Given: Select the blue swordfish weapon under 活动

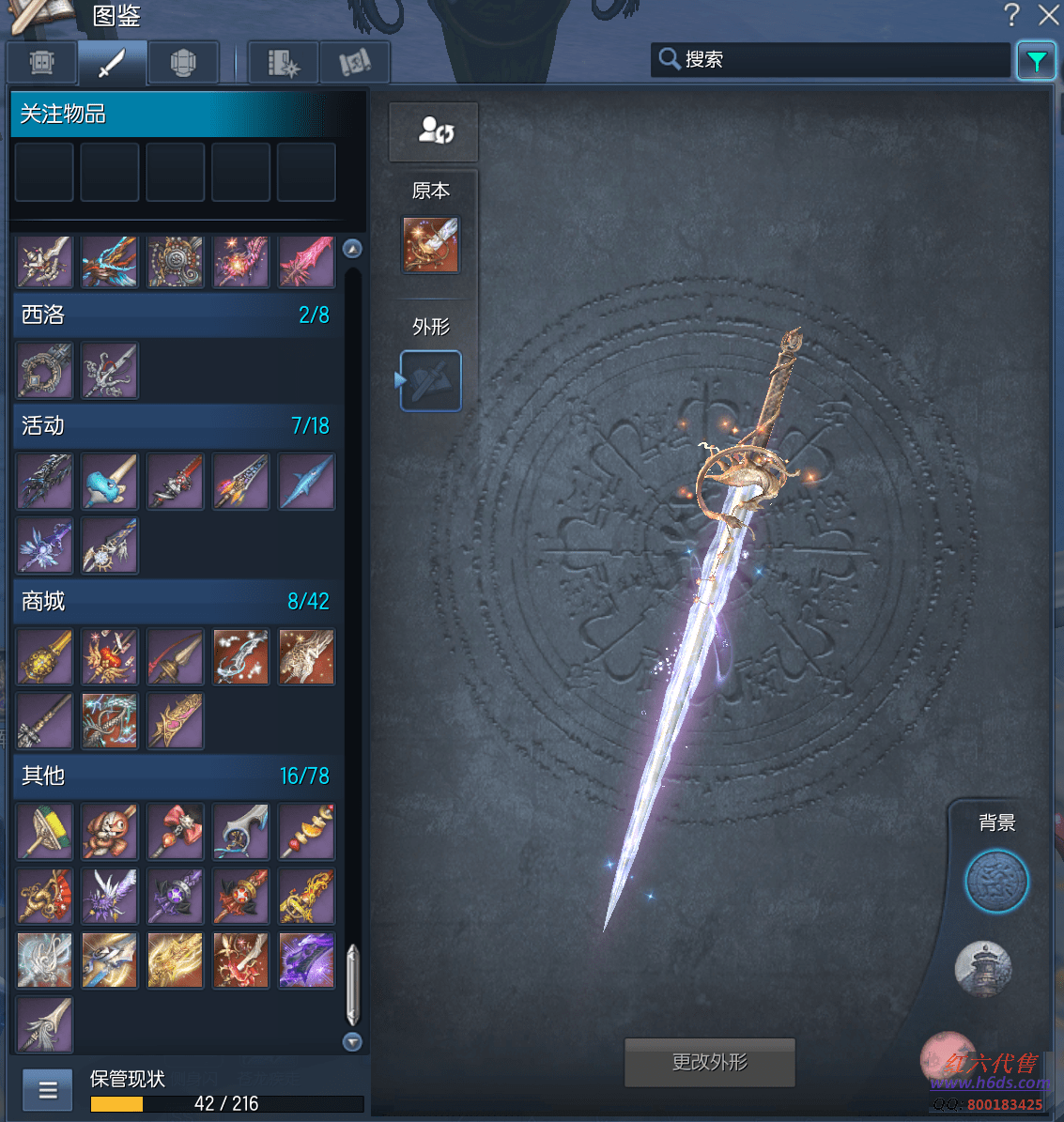Looking at the screenshot, I should 306,482.
